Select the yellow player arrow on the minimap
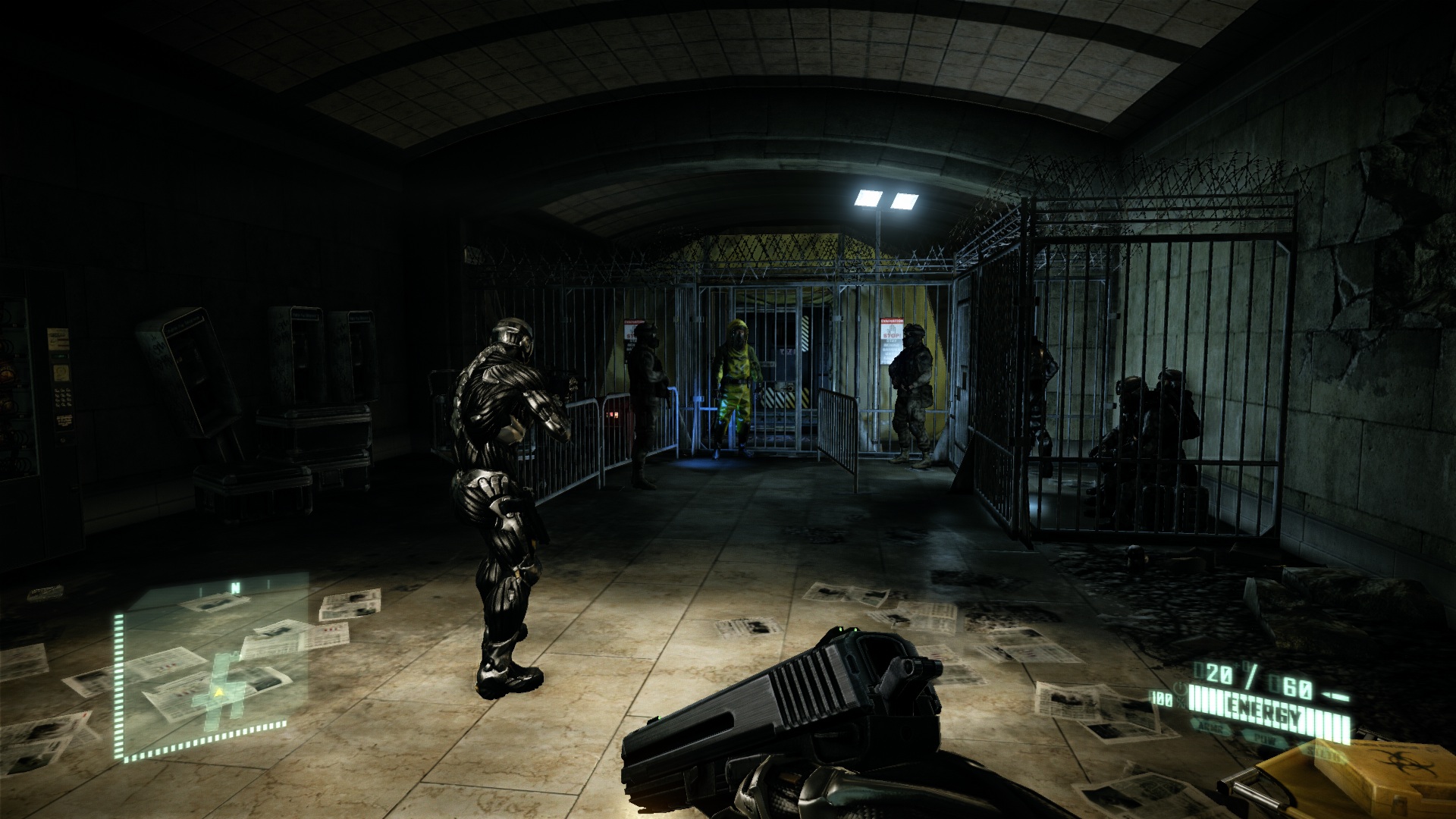This screenshot has height=819, width=1456. tap(219, 692)
